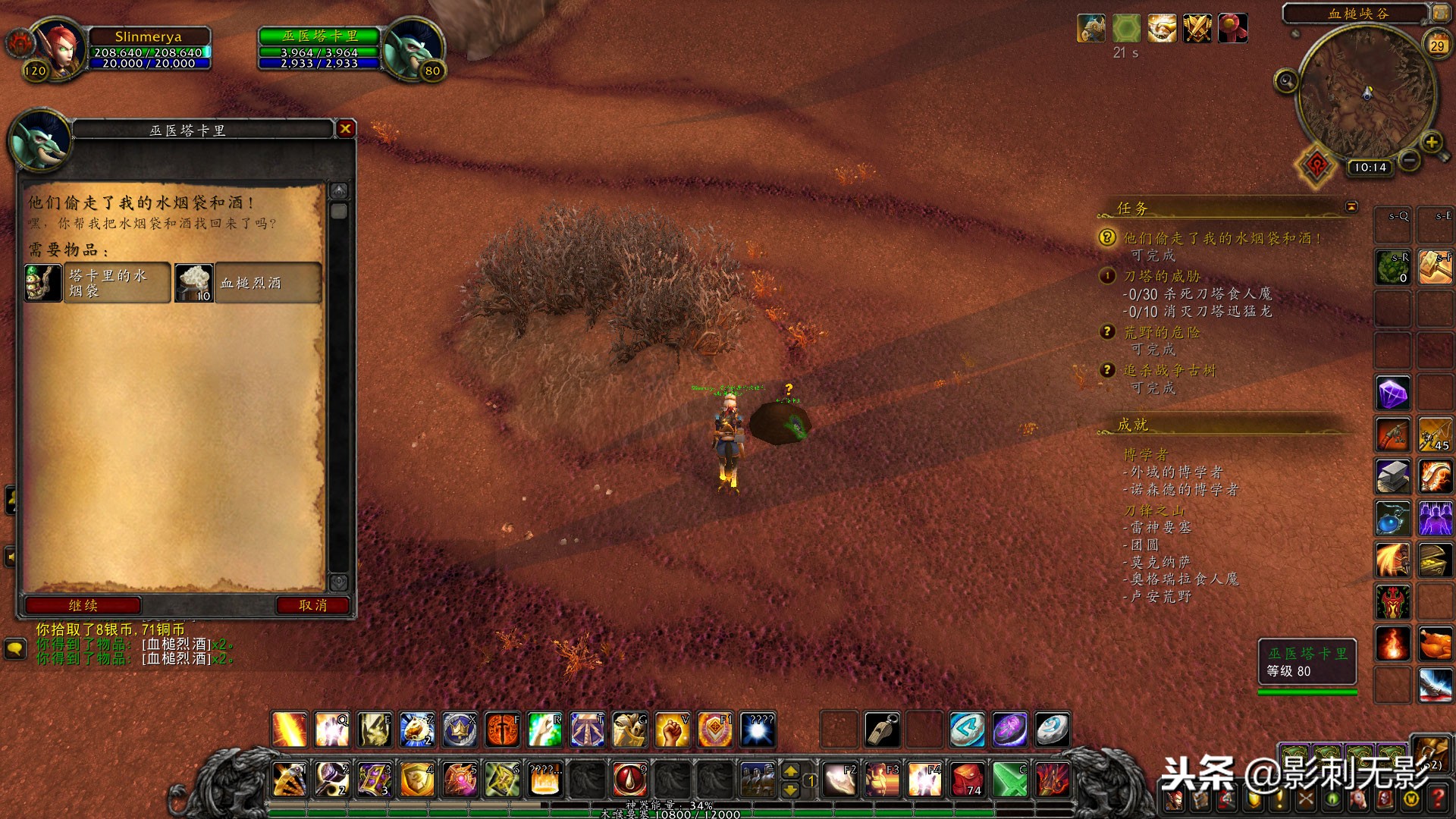Click the 取消 cancel button
This screenshot has width=1456, height=819.
312,605
